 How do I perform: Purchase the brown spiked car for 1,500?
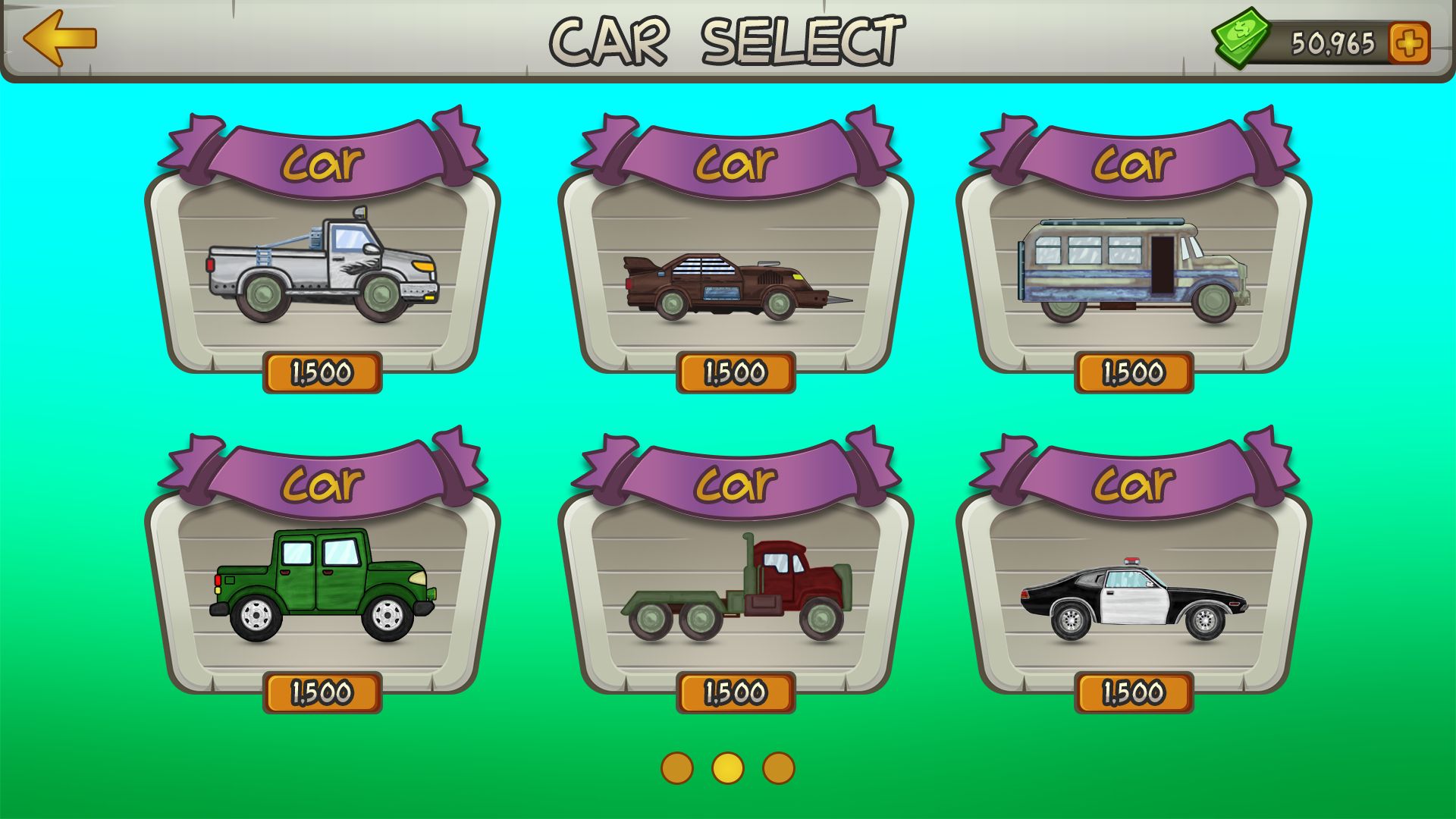pos(736,372)
